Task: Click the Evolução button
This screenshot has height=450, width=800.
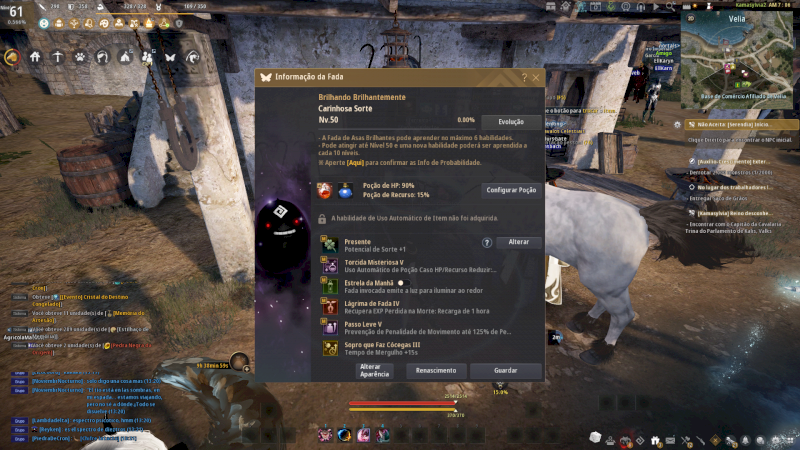Action: pyautogui.click(x=511, y=121)
